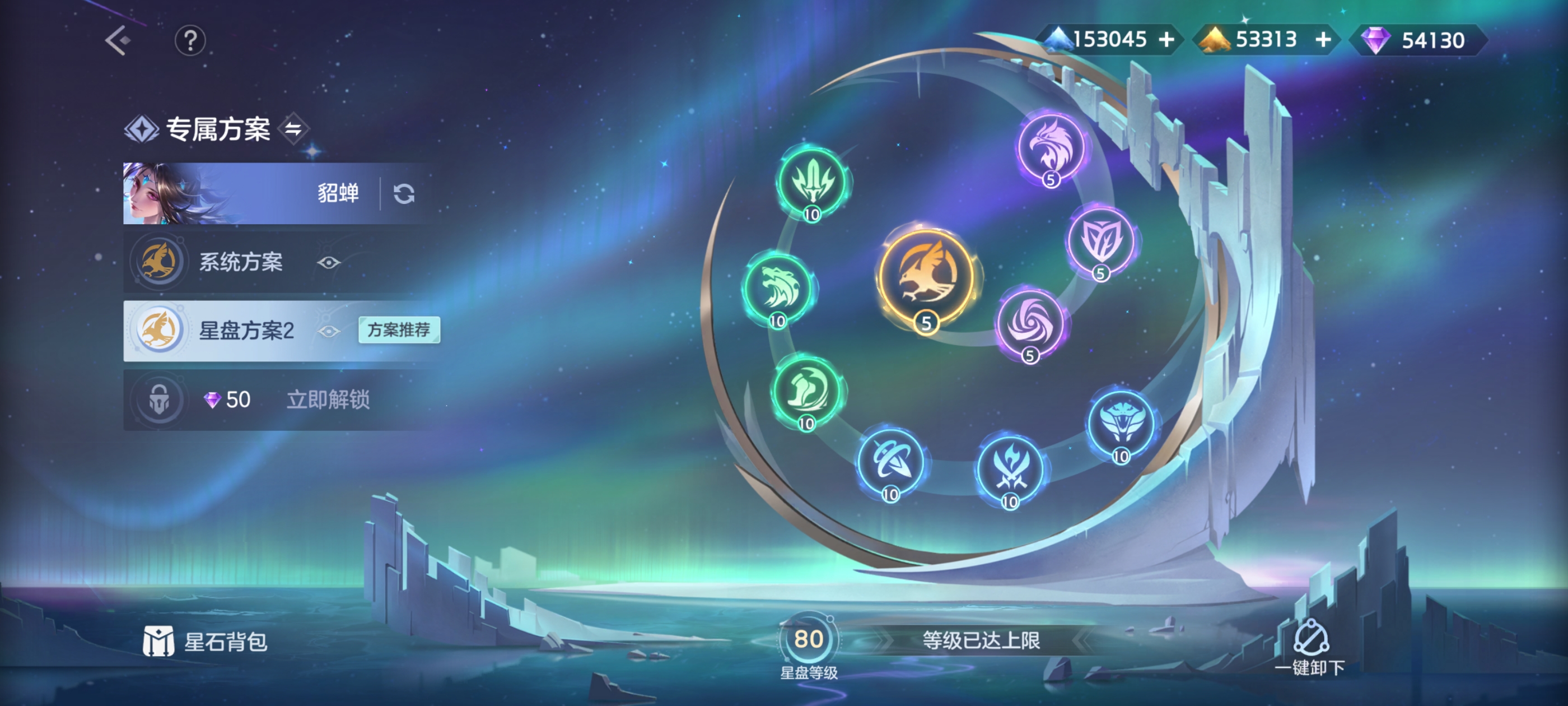Add blue crystal currency with plus
1568x706 pixels.
coord(1167,40)
